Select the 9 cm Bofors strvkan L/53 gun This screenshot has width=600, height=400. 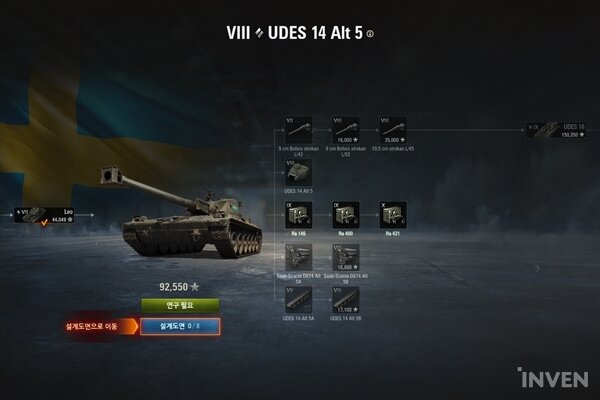[x=345, y=128]
